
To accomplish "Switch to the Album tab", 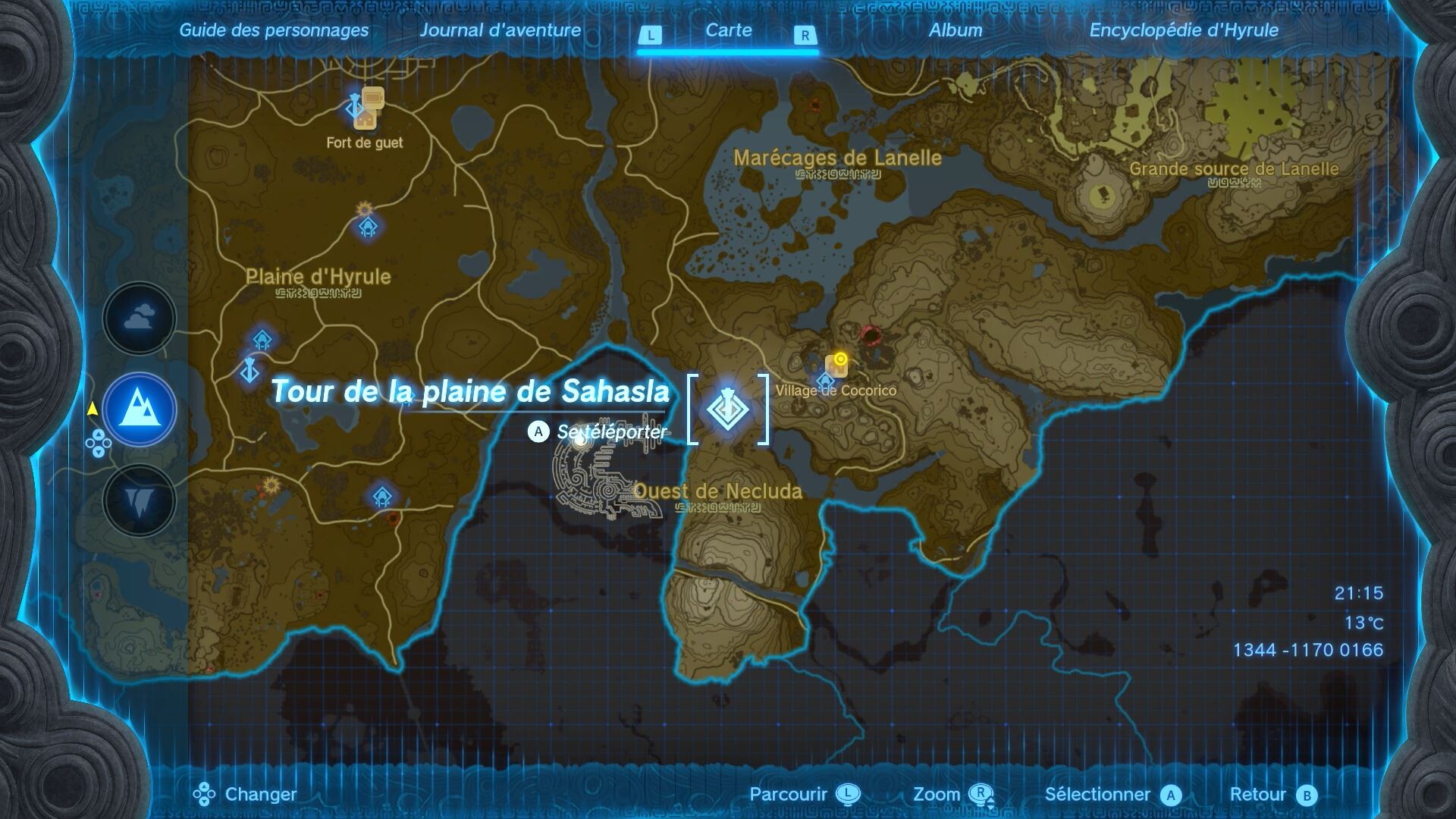I will (x=955, y=31).
